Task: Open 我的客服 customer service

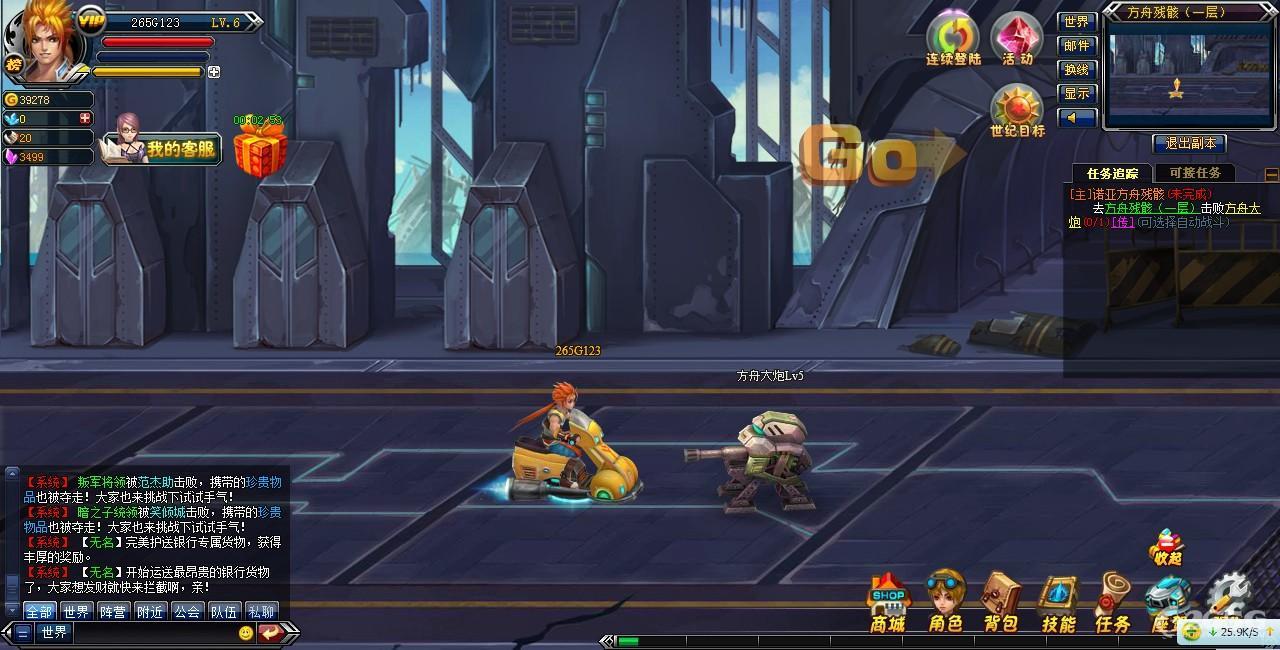Action: [x=165, y=150]
